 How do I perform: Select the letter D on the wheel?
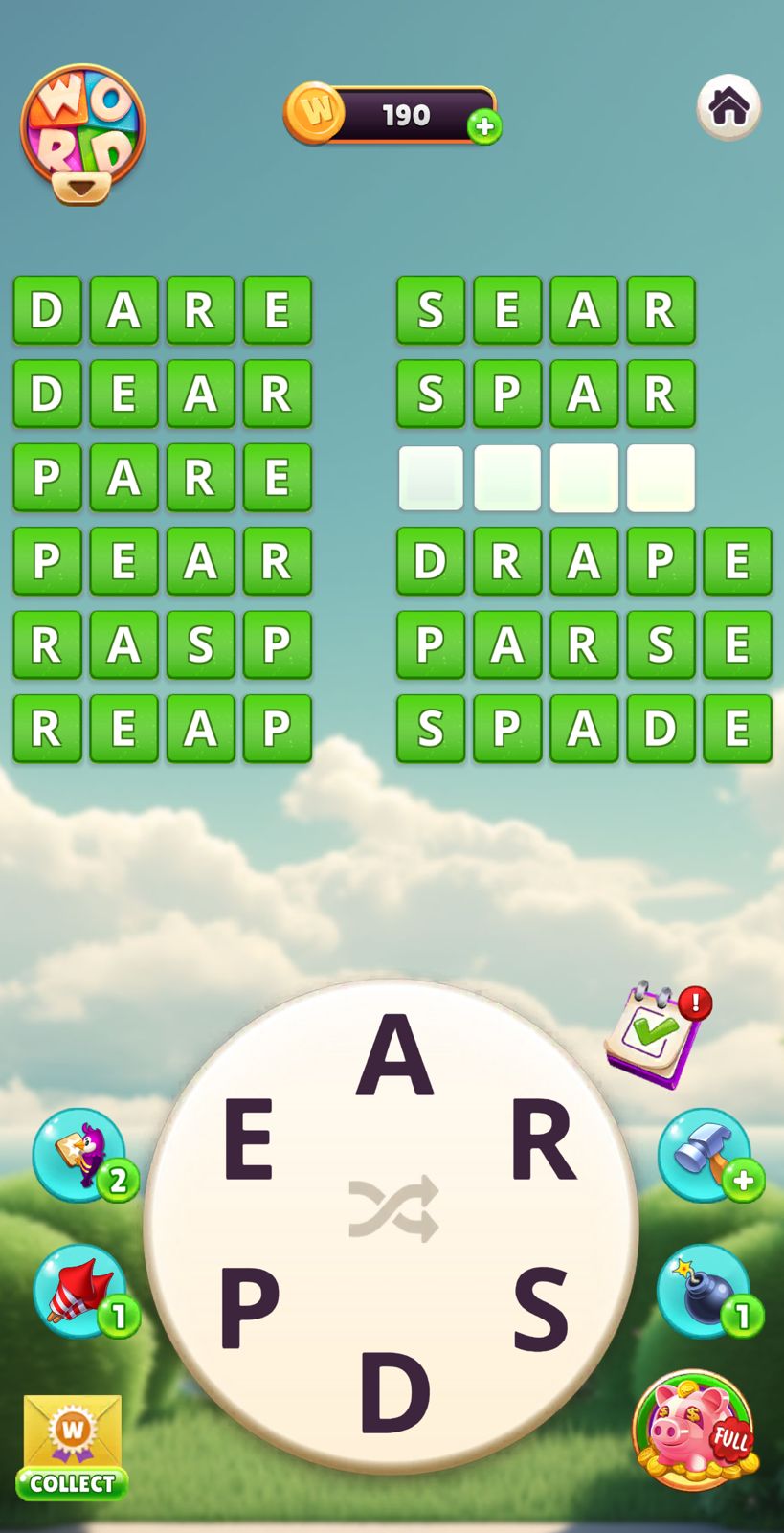tap(393, 1392)
